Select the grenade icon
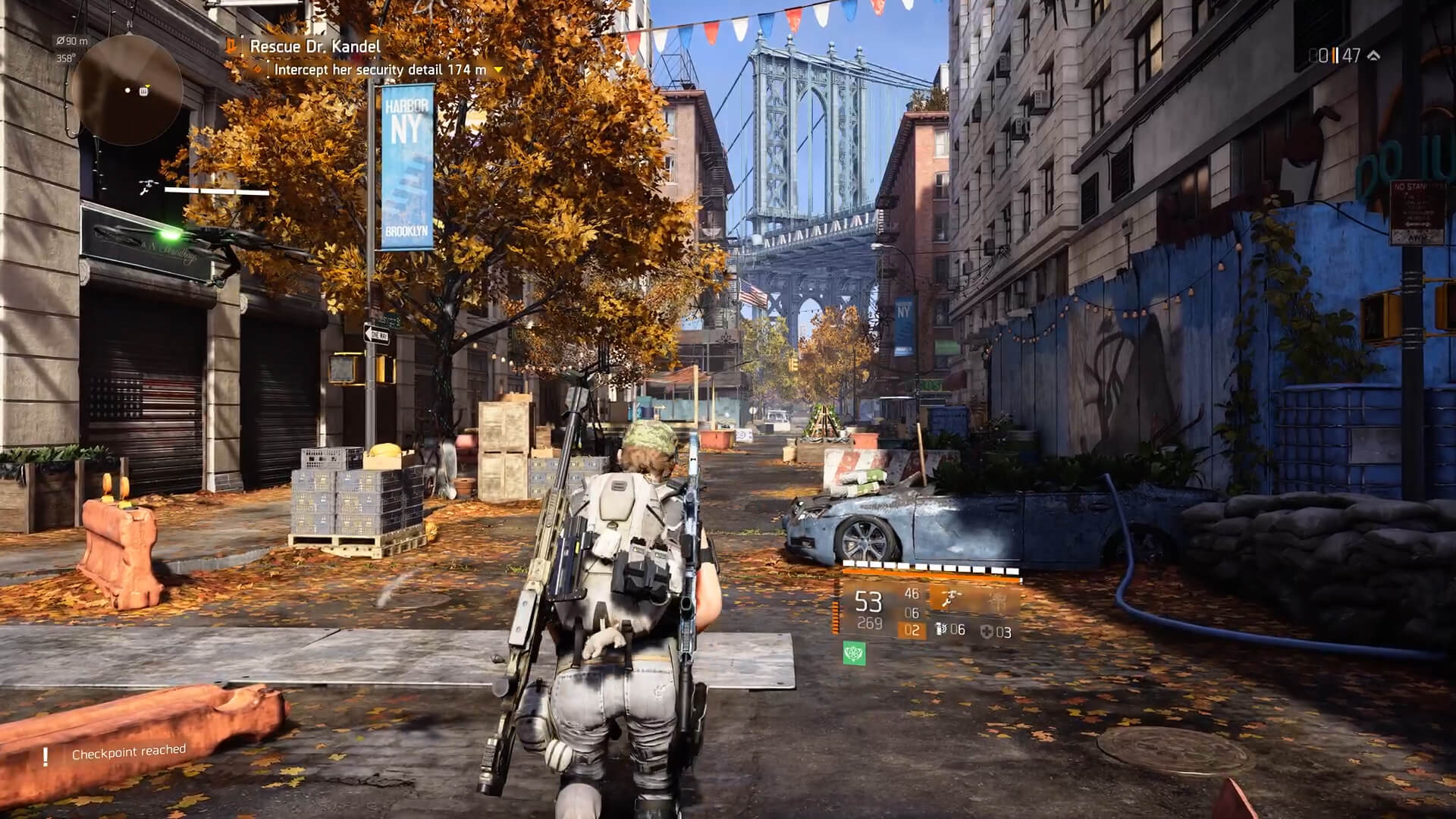 (x=942, y=629)
